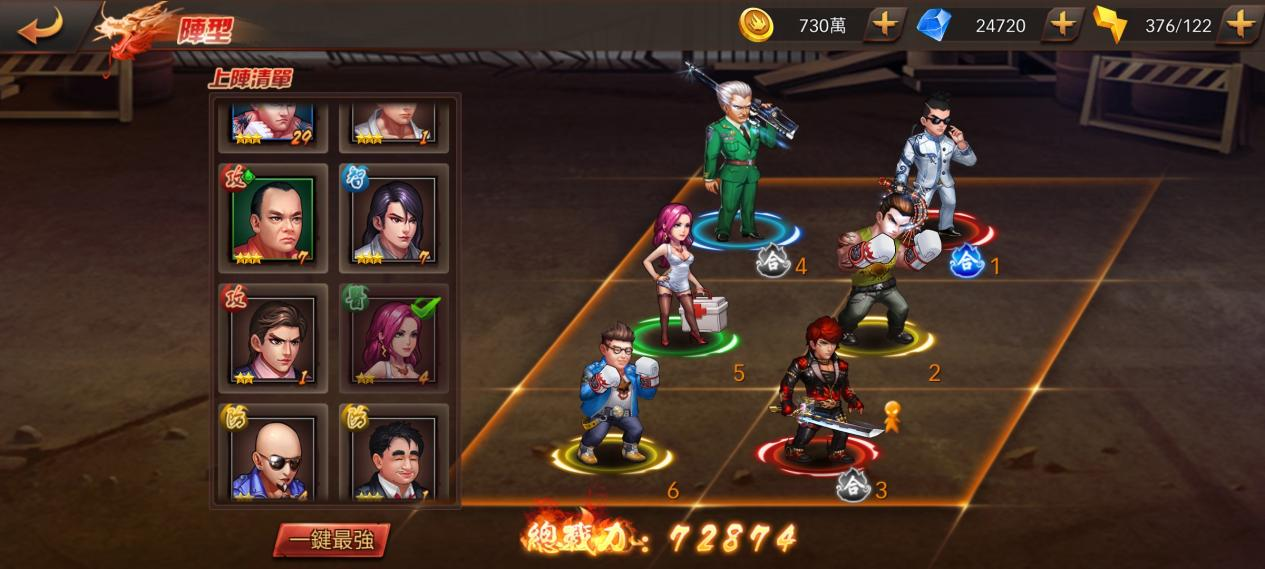
Task: Buy more blue diamonds with the plus button
Action: point(1062,25)
